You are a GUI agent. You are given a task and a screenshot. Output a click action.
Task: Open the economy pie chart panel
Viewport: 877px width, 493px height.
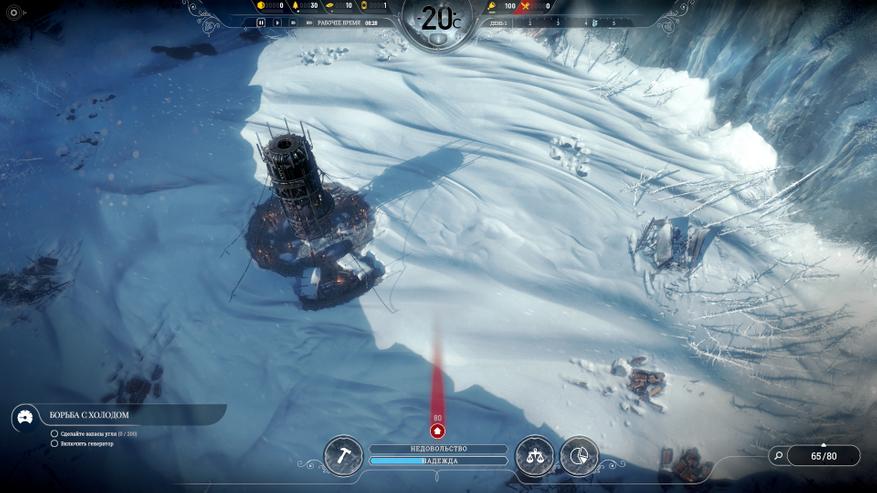579,455
